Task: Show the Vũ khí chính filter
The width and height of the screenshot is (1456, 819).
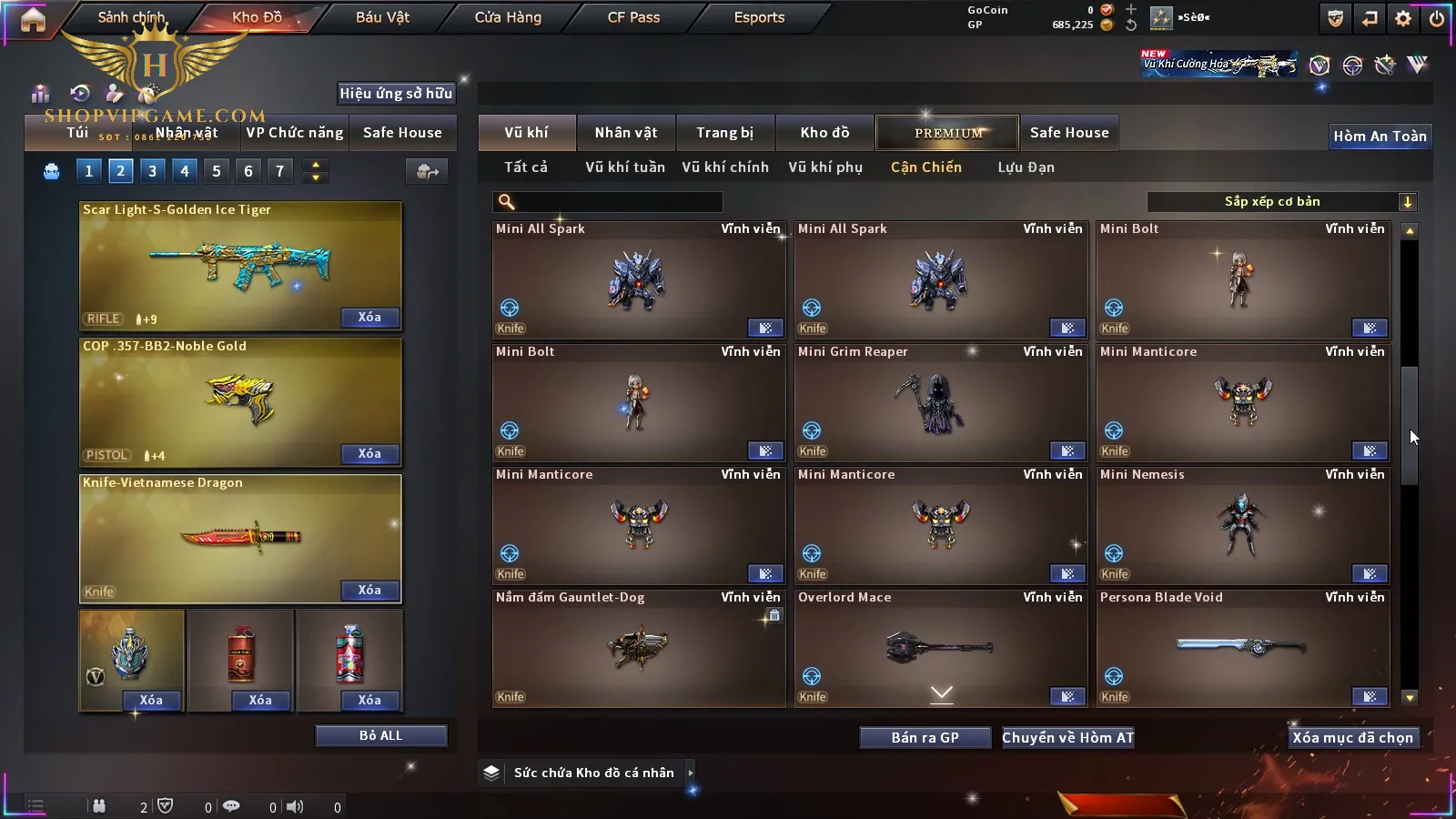Action: point(725,167)
